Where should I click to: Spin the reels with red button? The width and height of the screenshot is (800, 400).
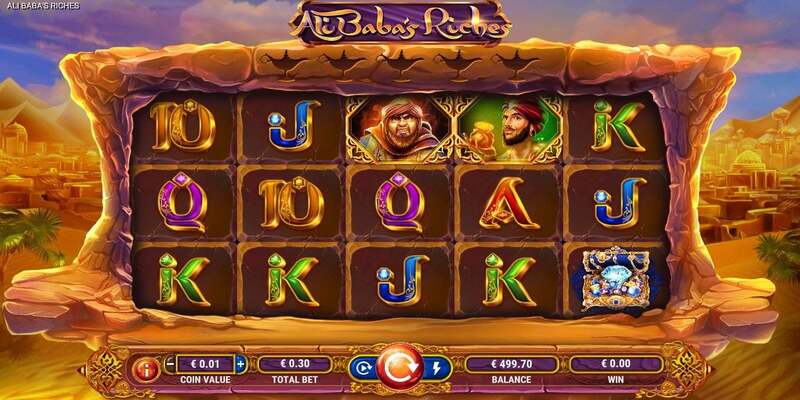tap(400, 367)
